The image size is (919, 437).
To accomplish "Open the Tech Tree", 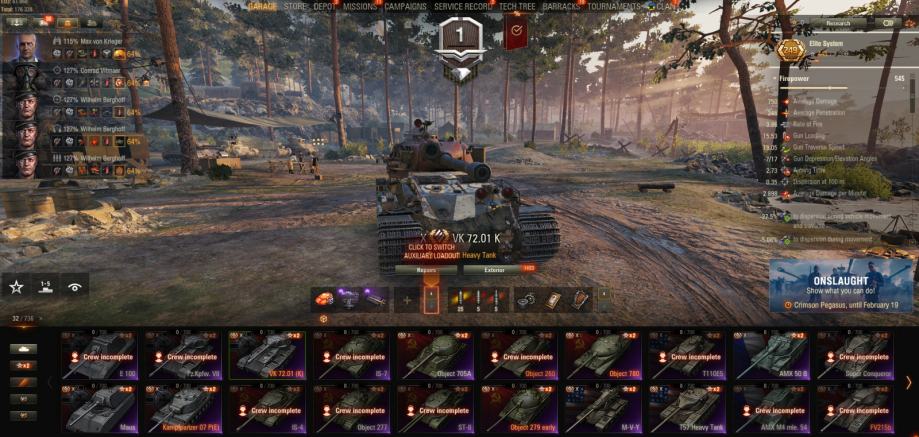I will tap(518, 6).
